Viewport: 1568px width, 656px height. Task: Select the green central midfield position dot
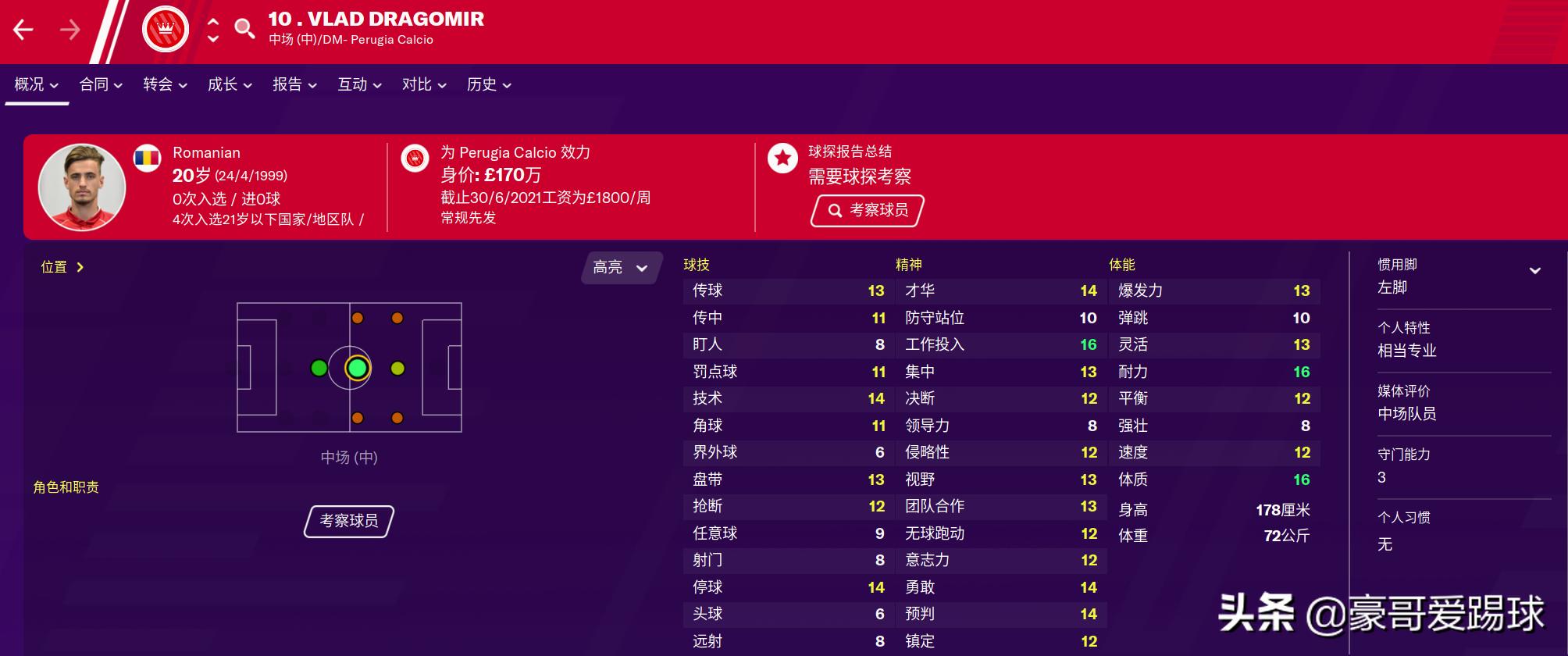(358, 367)
